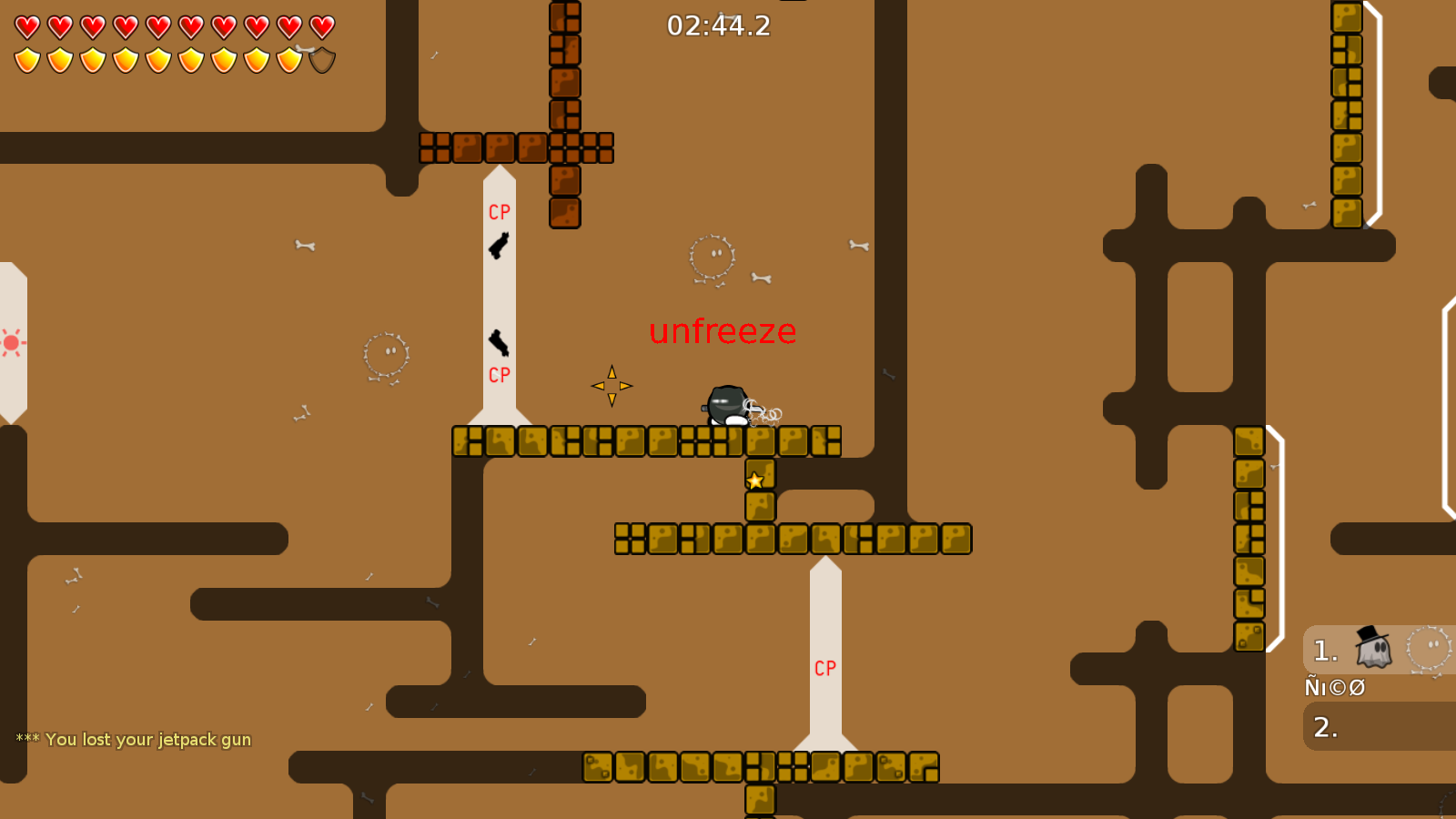Select the red unfreeze text

(723, 332)
